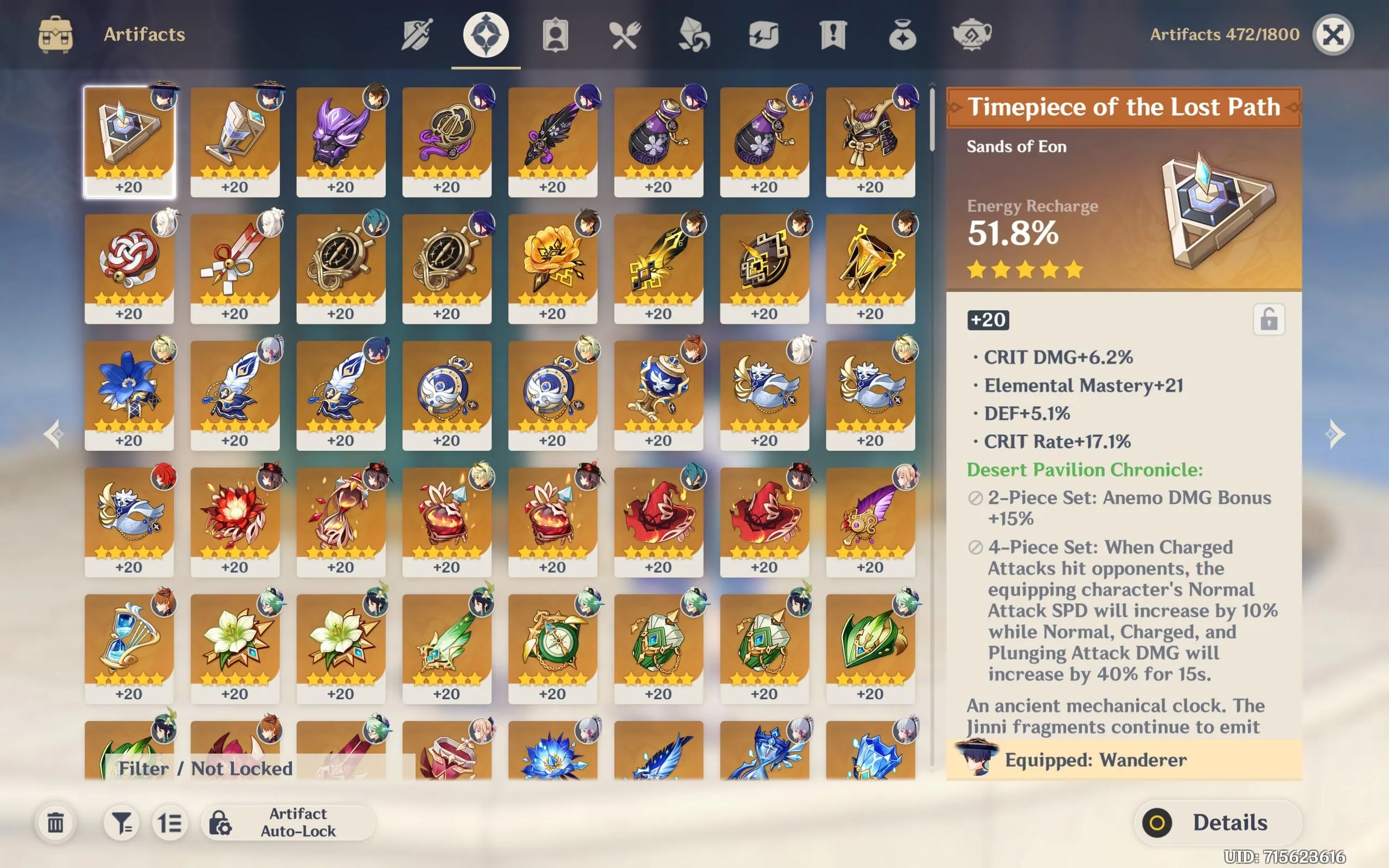Open the sort order icon
The height and width of the screenshot is (868, 1389).
pos(169,822)
